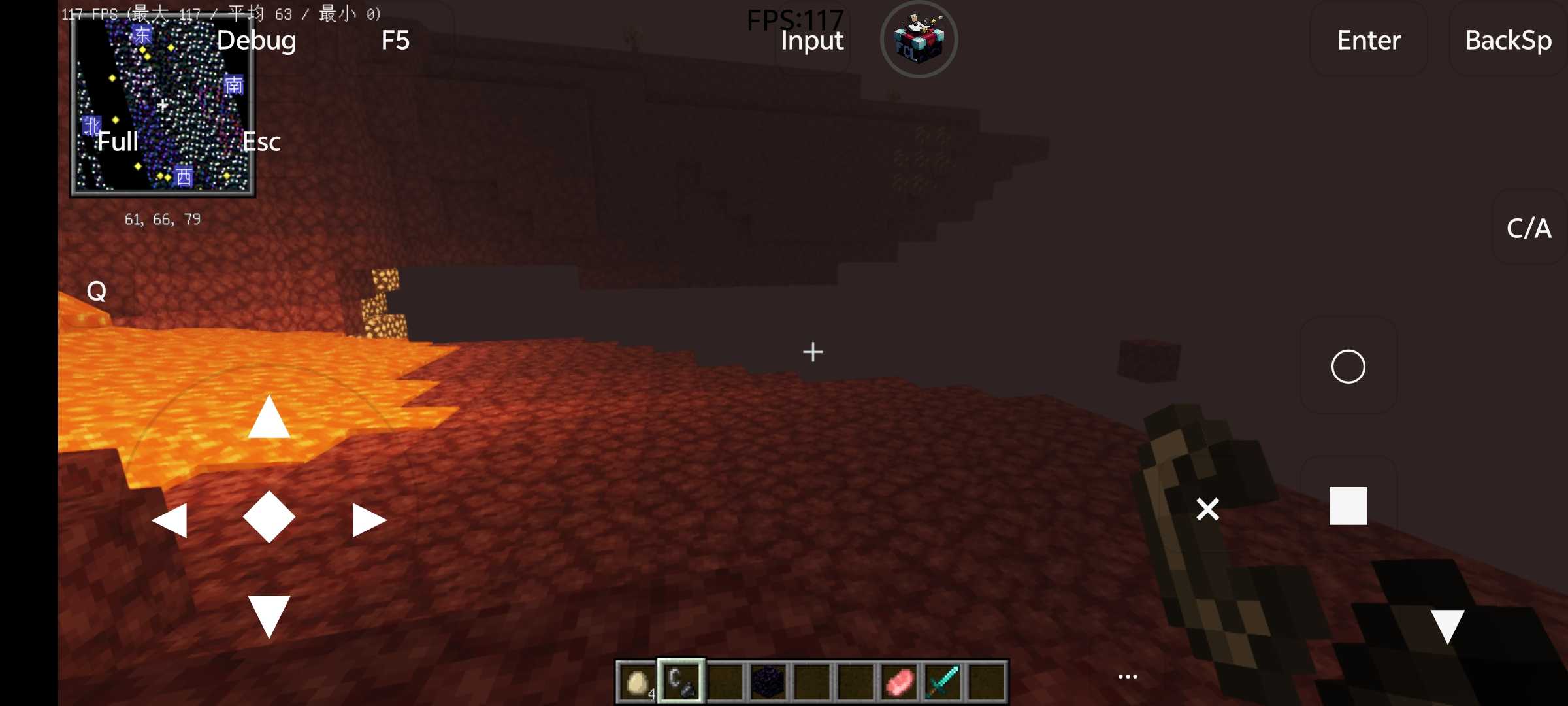Select the obsidian block hotbar slot
The width and height of the screenshot is (1568, 706).
(768, 682)
